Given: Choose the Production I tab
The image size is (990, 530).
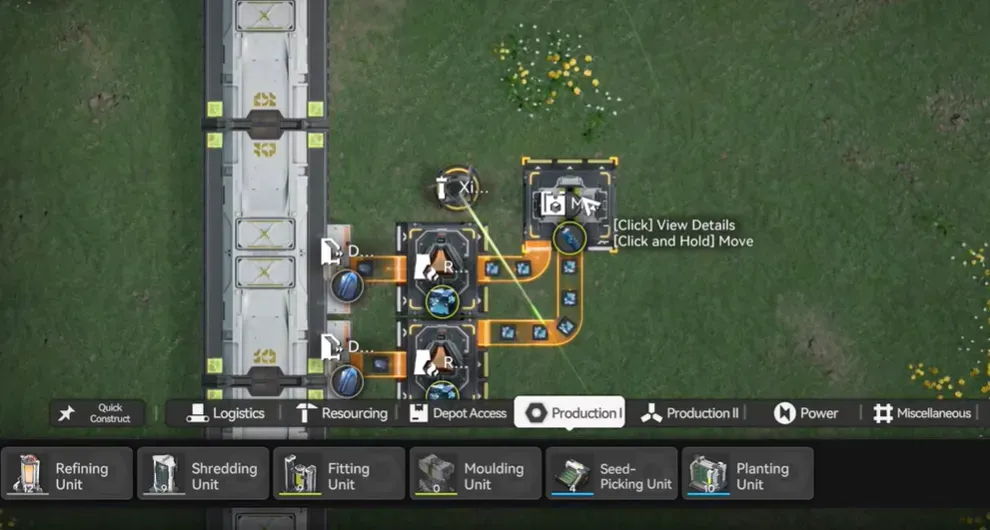Looking at the screenshot, I should (x=570, y=412).
